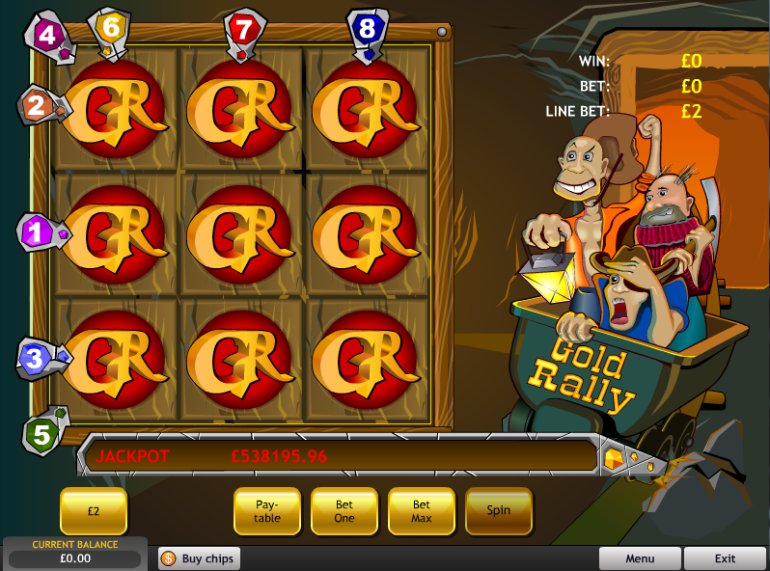Activate payline marker 5
The height and width of the screenshot is (571, 770).
41,434
